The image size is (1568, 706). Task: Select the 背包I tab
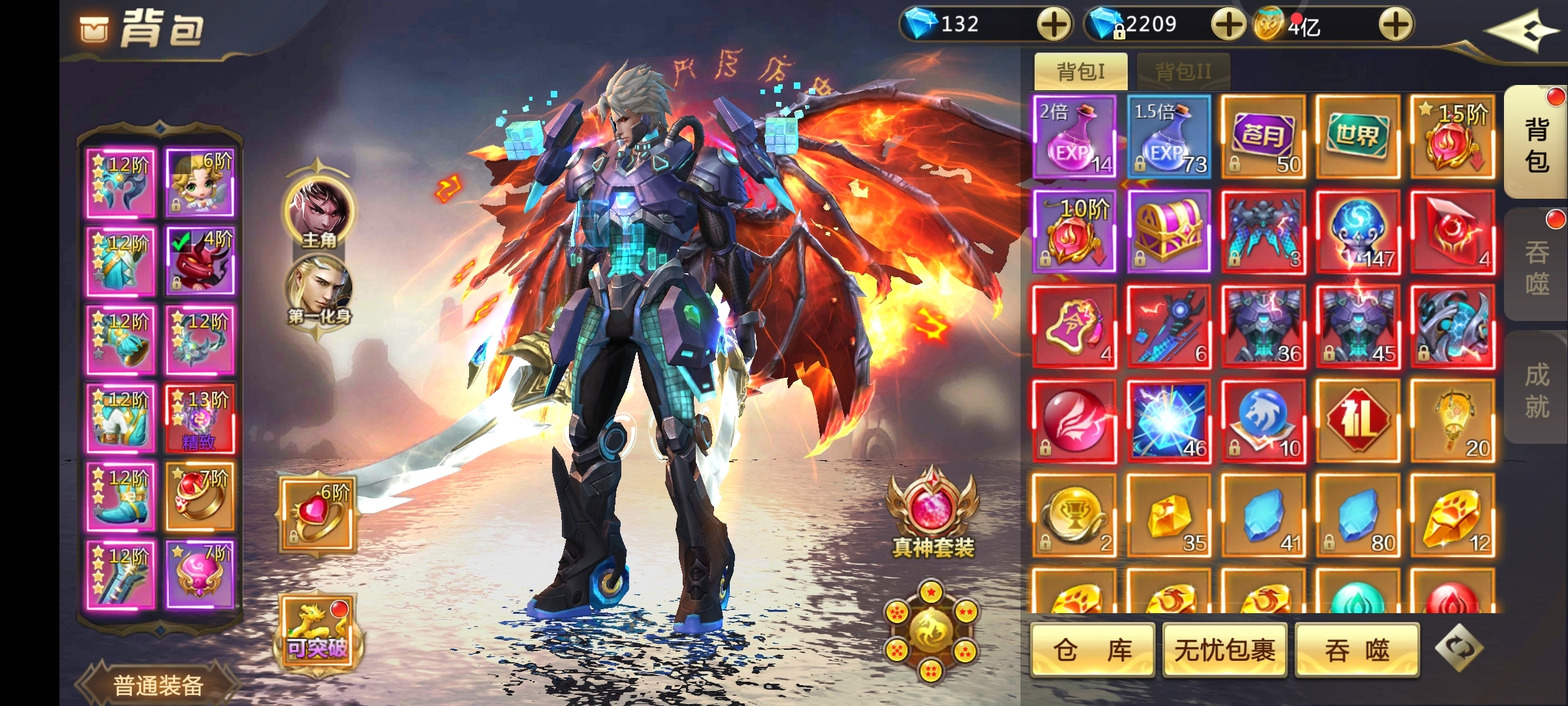[x=1081, y=71]
